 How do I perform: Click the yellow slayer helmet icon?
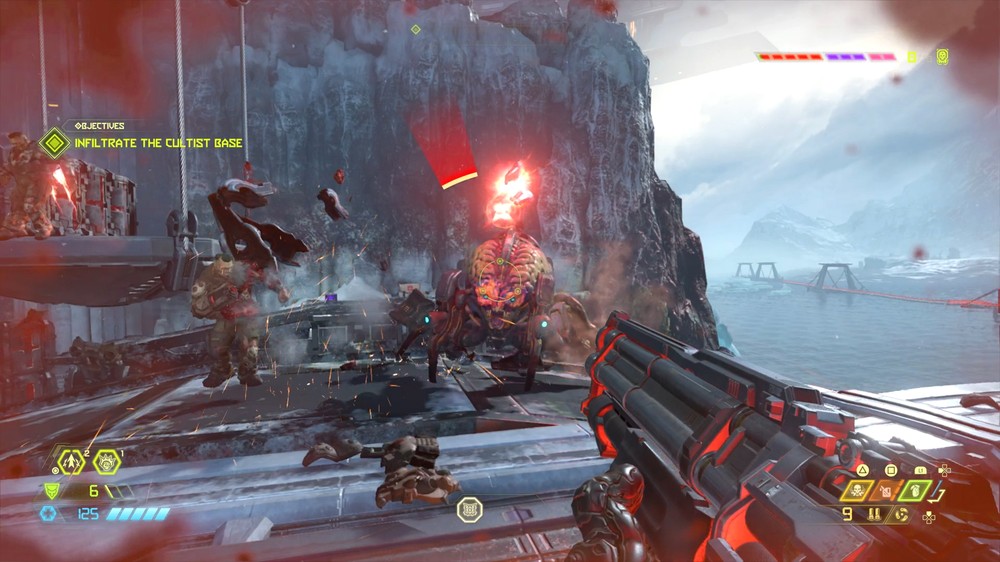(x=942, y=57)
